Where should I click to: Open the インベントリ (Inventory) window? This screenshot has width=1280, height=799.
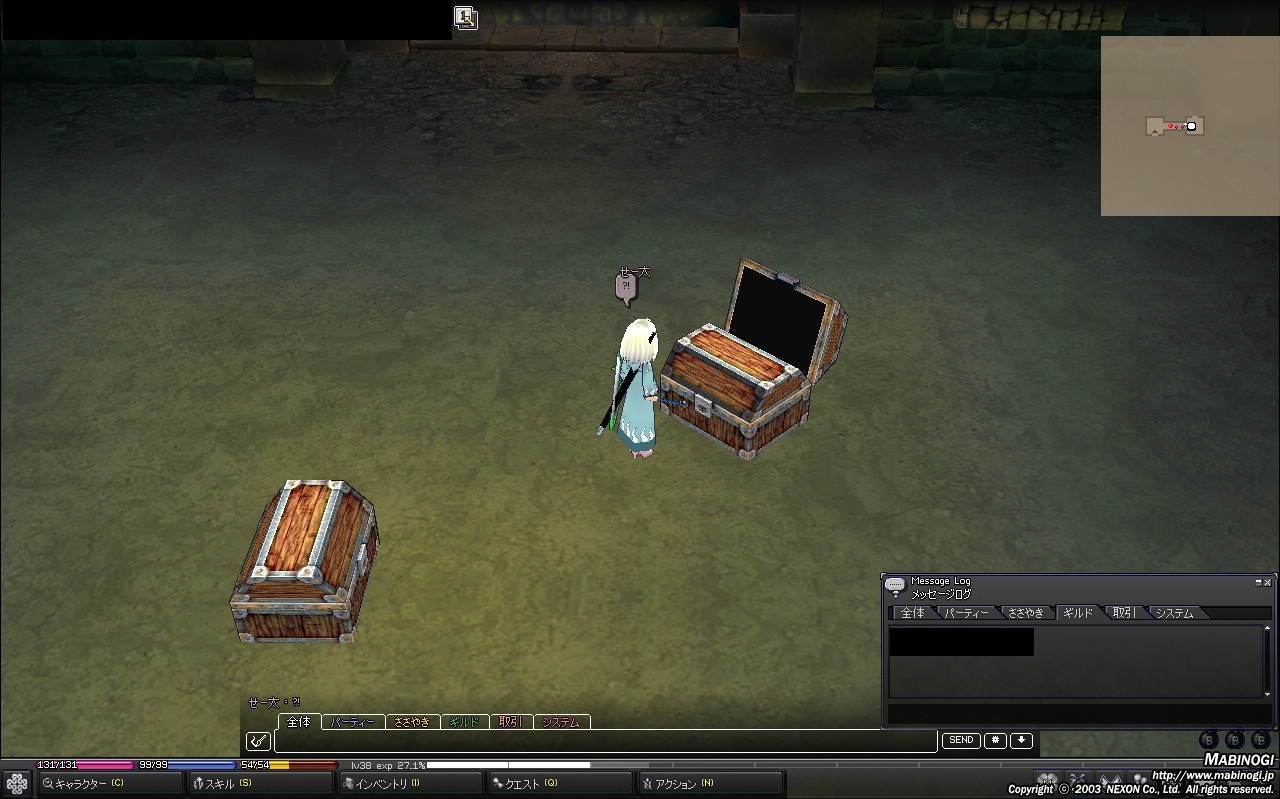(x=385, y=783)
